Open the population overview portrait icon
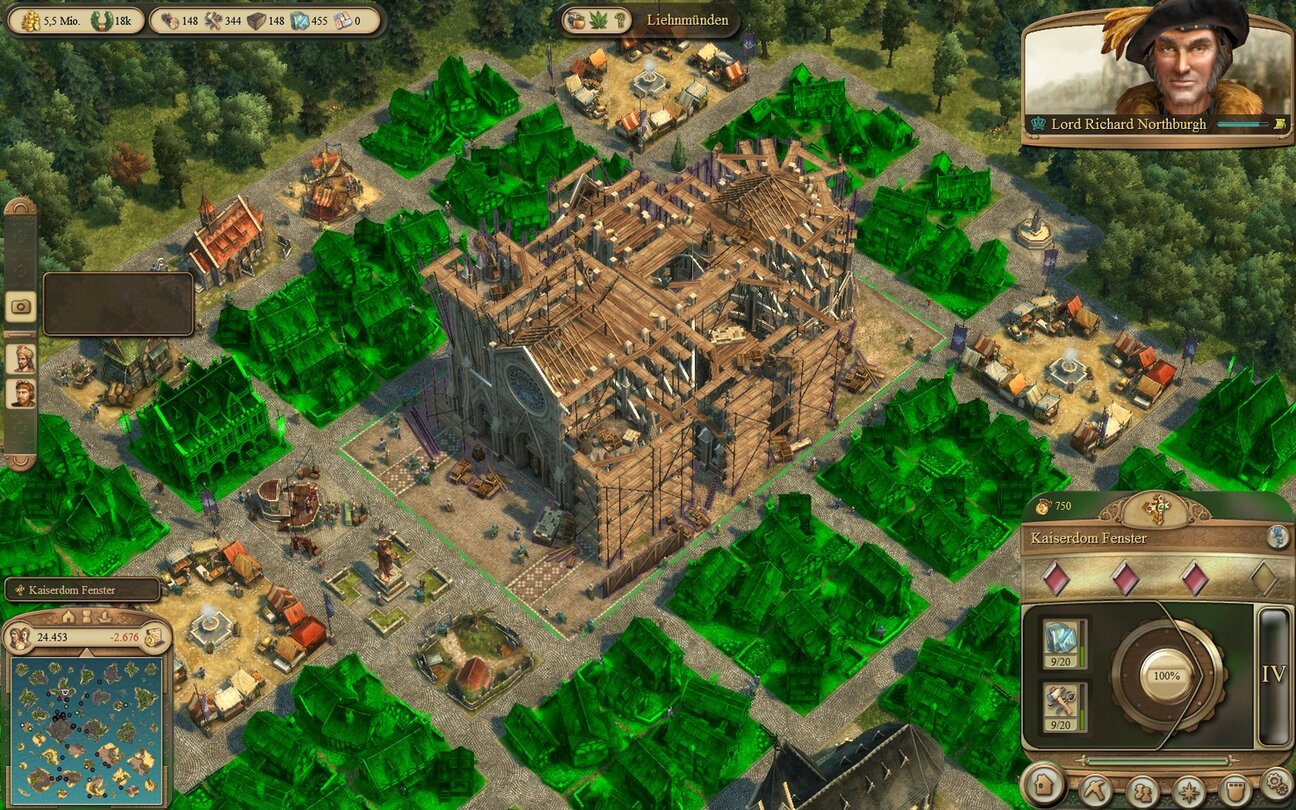Viewport: 1296px width, 810px height. 19,637
